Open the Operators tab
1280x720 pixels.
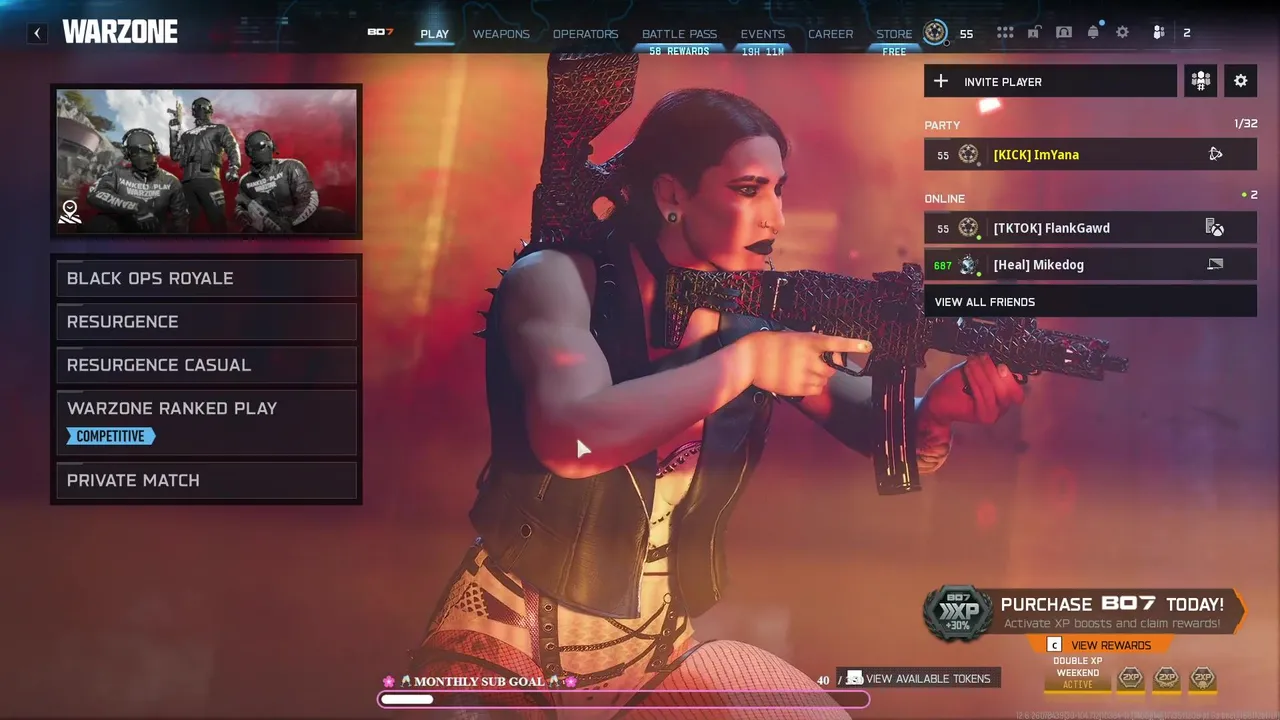[585, 34]
